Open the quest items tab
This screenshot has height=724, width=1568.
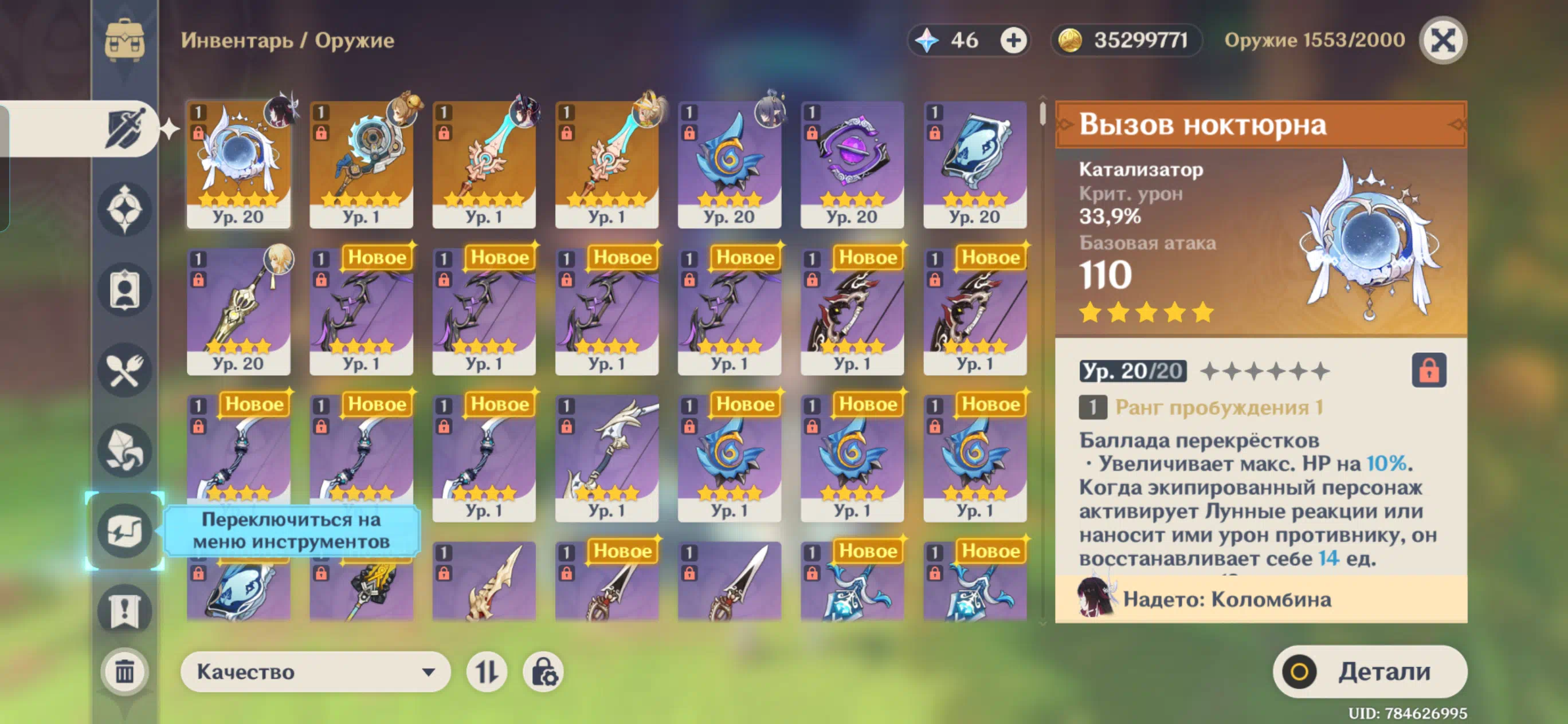tap(125, 610)
